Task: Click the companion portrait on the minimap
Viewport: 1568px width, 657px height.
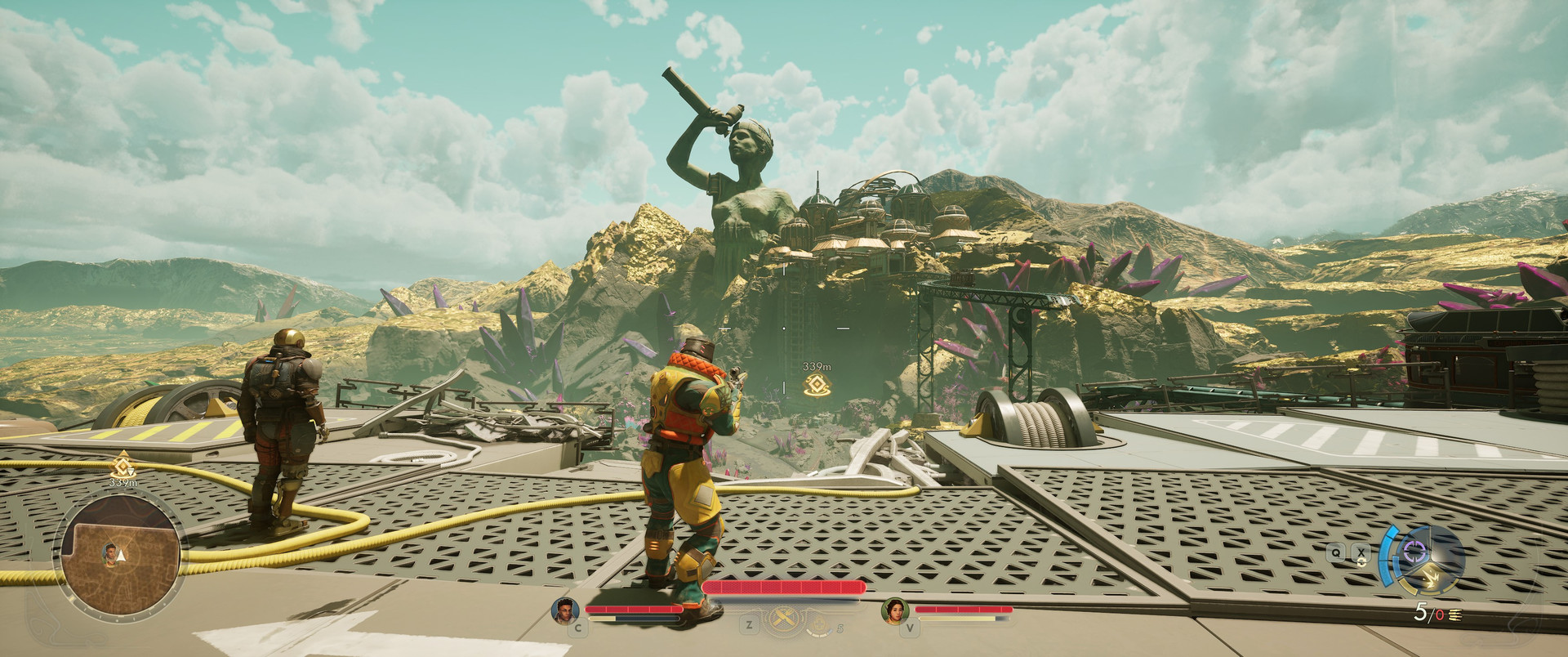Action: pyautogui.click(x=109, y=553)
